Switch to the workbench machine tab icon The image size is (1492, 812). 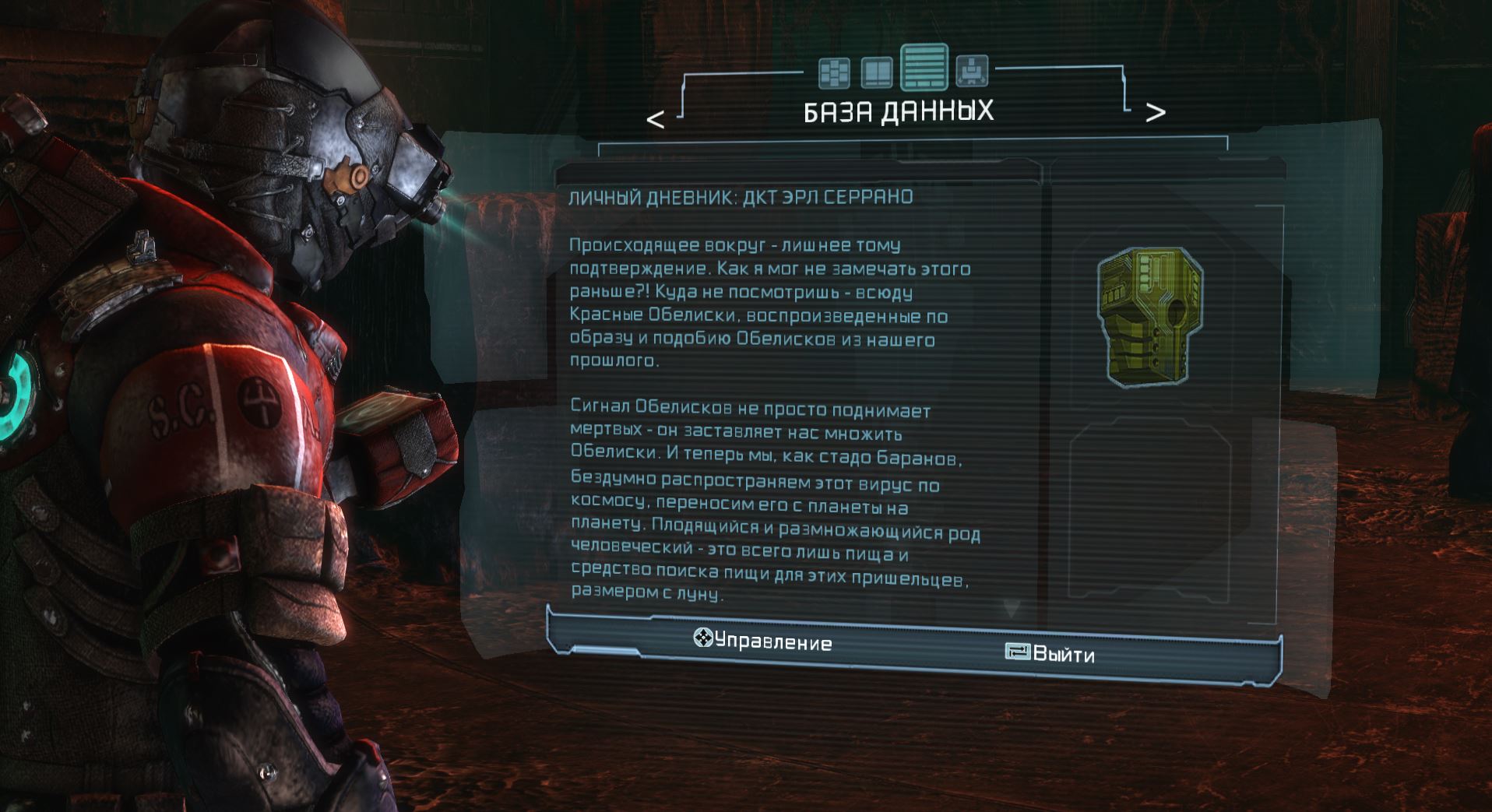(972, 71)
